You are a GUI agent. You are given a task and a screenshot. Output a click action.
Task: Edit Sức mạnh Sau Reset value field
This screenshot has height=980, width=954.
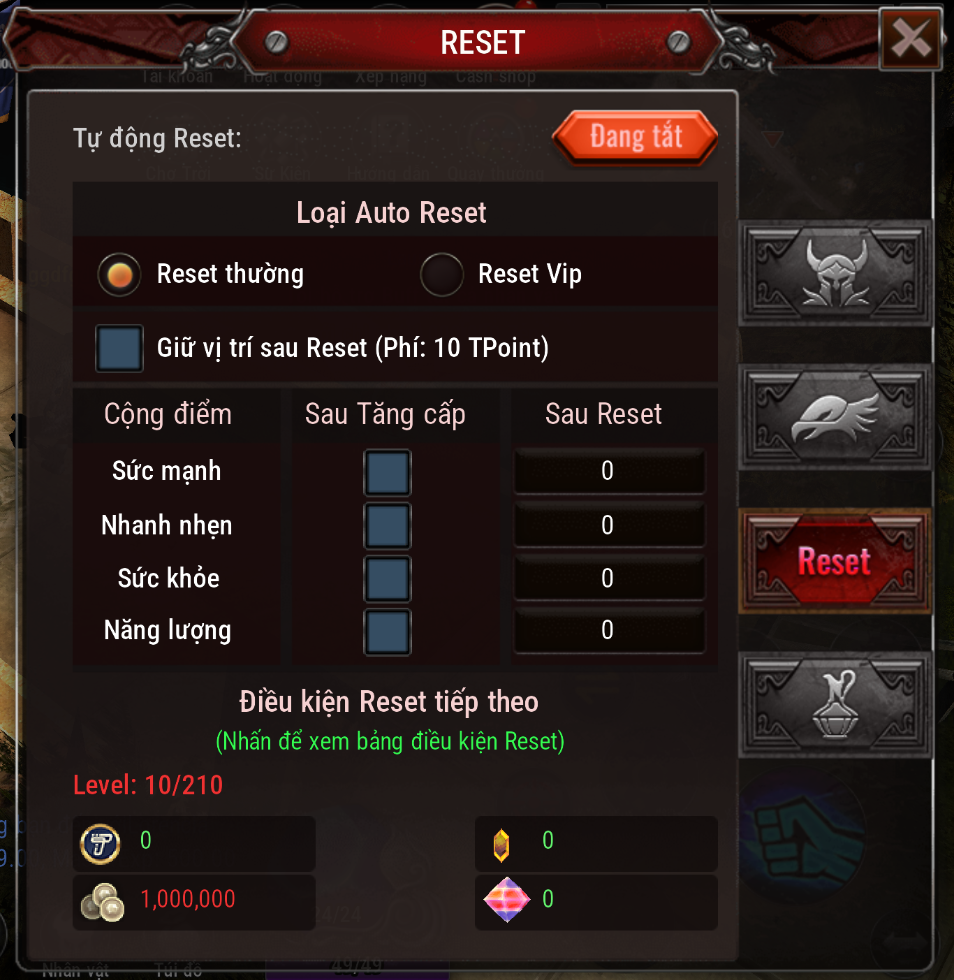[609, 472]
